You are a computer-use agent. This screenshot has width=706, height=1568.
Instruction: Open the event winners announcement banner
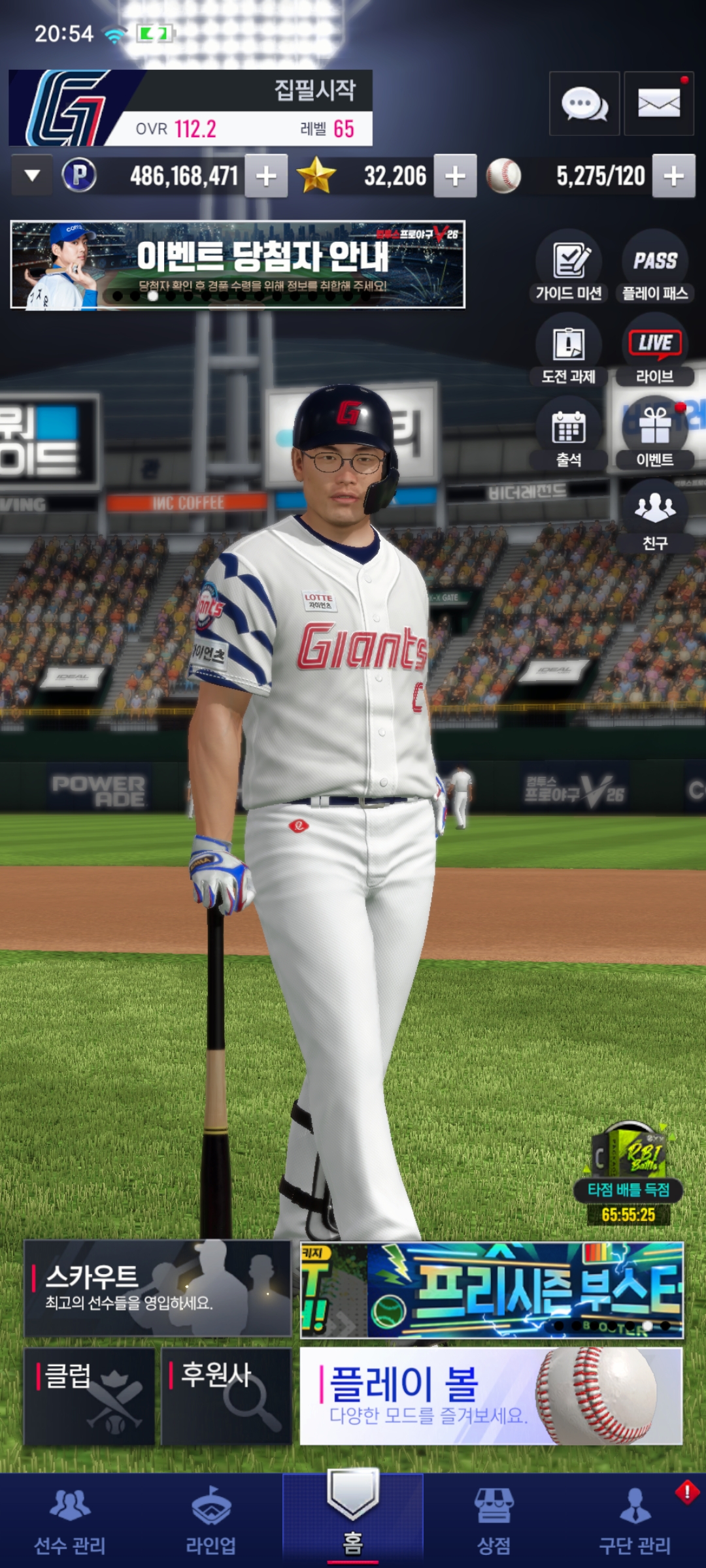point(237,265)
